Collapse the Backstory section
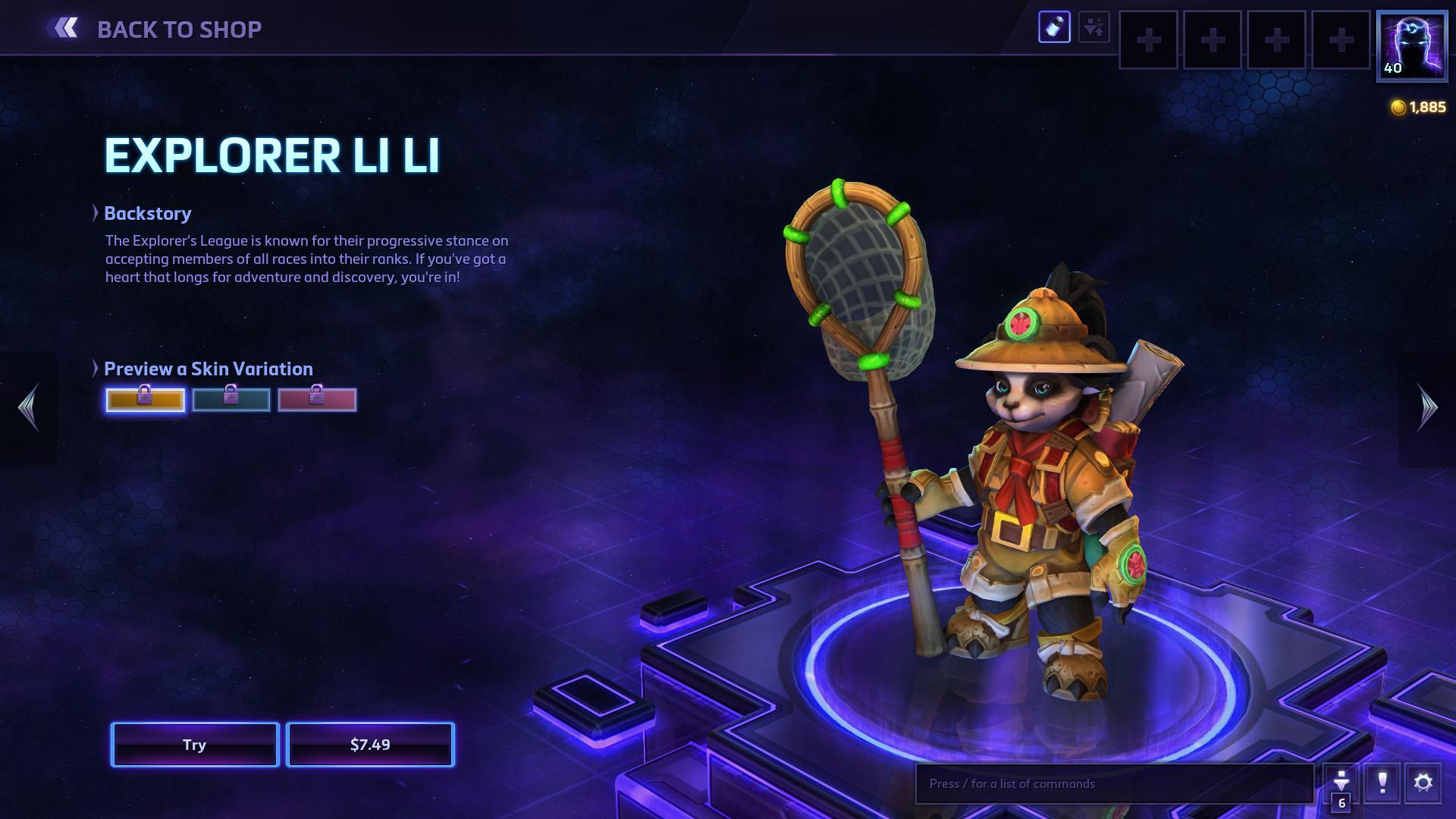 point(96,213)
